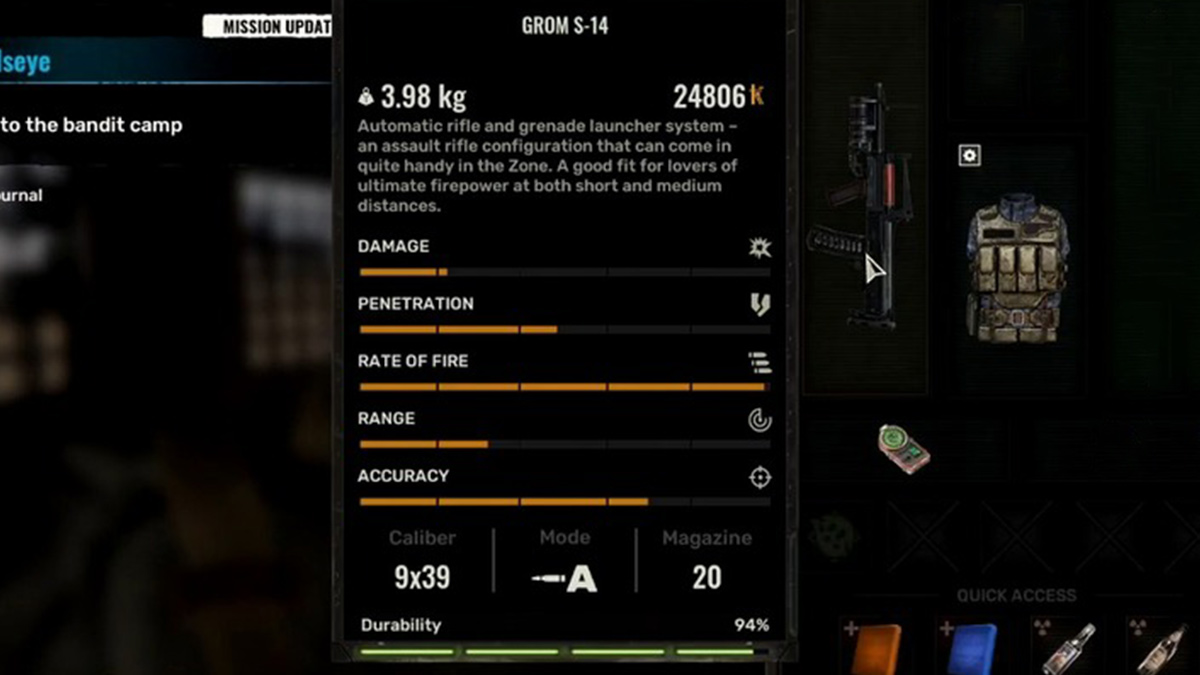The width and height of the screenshot is (1200, 675).
Task: Open the mission update notification
Action: 267,27
